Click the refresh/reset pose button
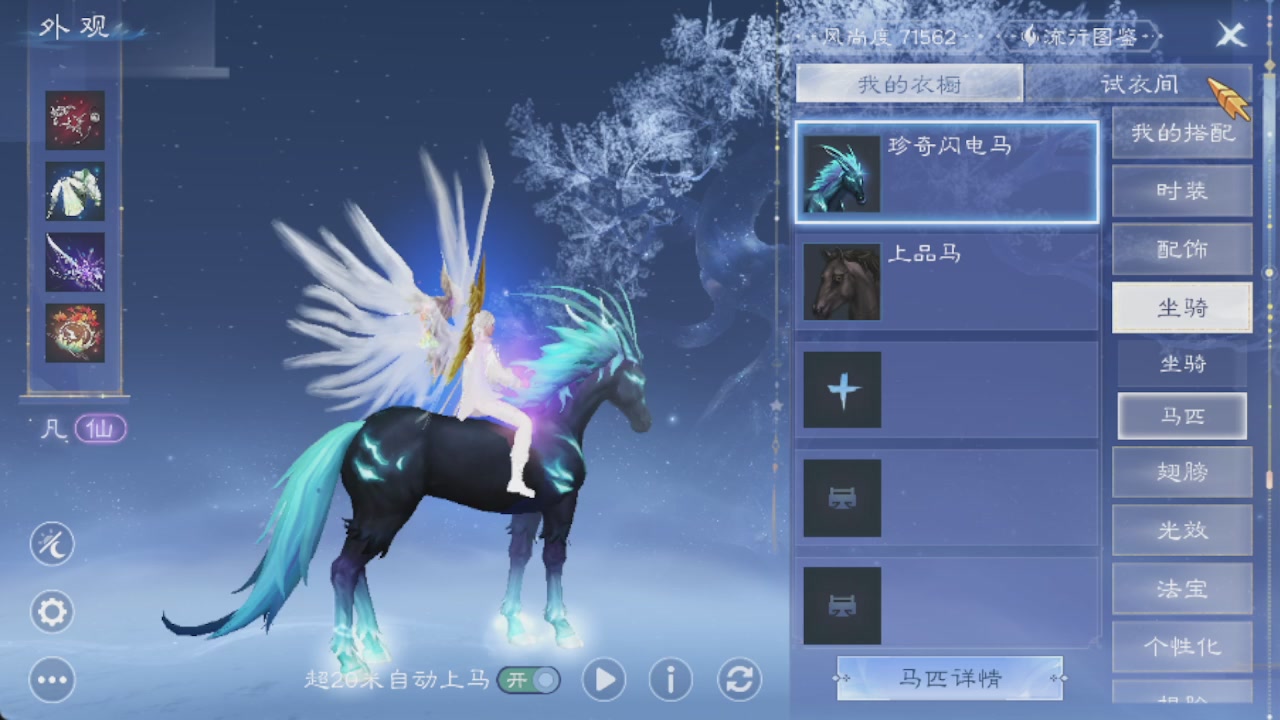 coord(737,679)
